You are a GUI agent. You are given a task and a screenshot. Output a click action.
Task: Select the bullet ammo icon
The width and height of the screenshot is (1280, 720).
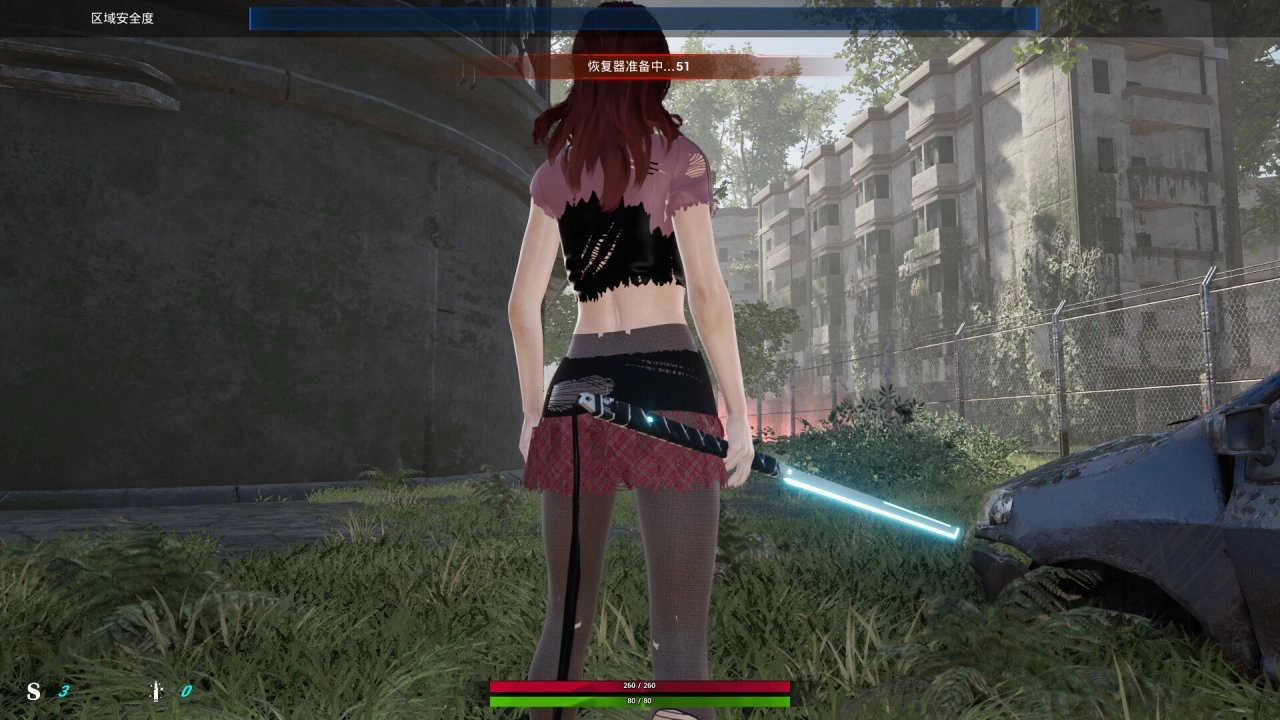point(156,691)
